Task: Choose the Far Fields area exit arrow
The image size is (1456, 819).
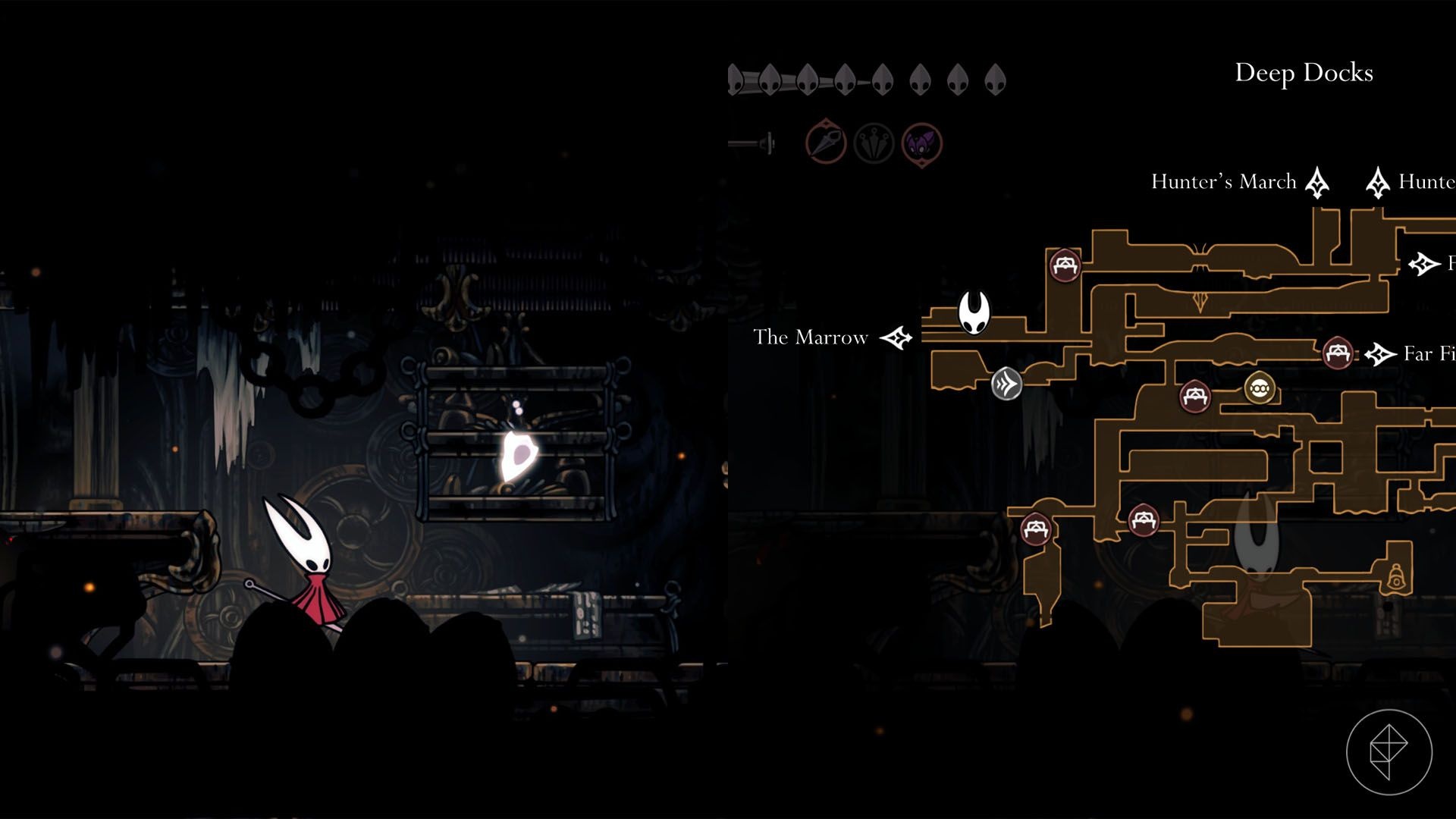Action: click(1380, 354)
